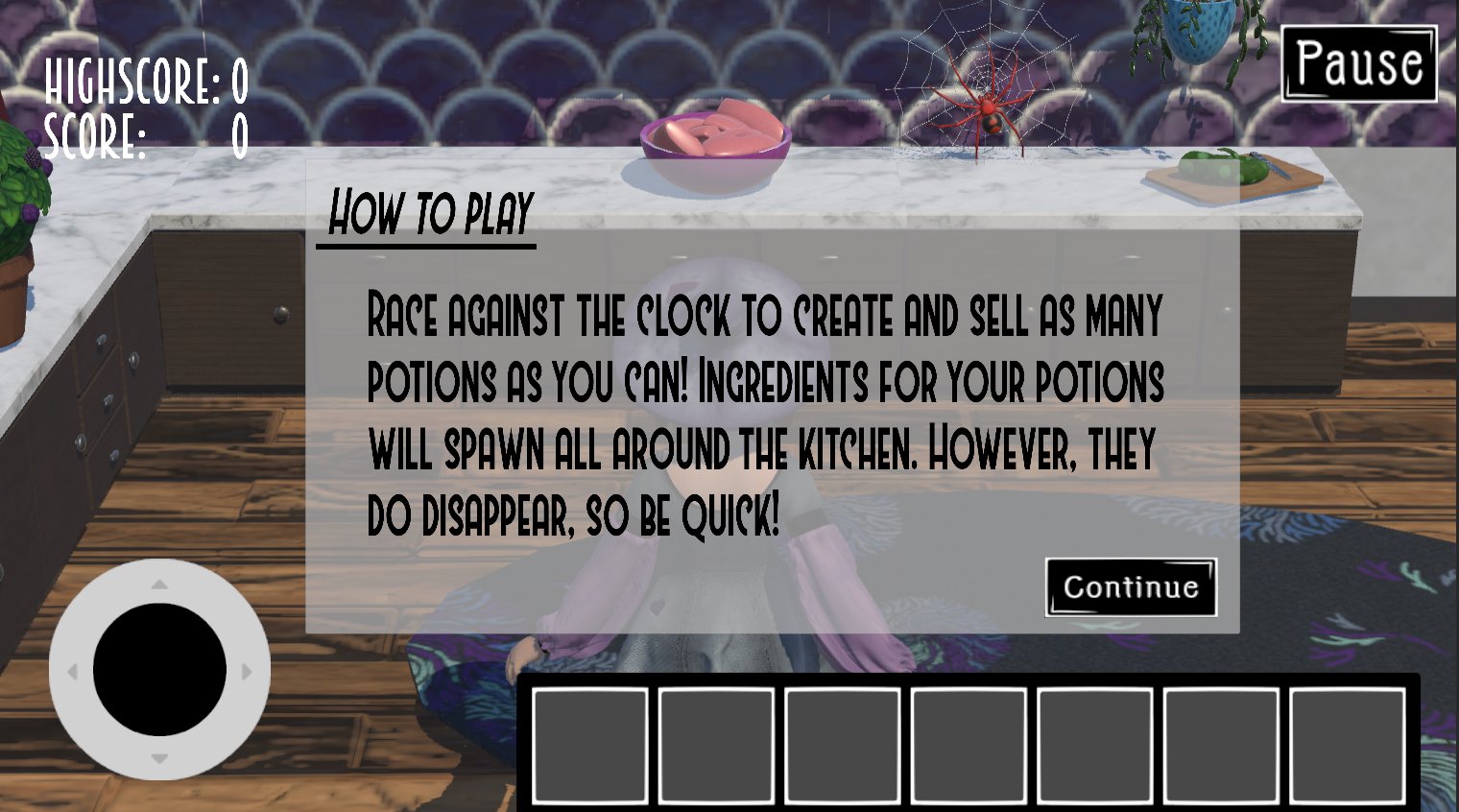1459x812 pixels.
Task: Click the Pause button
Action: [x=1357, y=62]
